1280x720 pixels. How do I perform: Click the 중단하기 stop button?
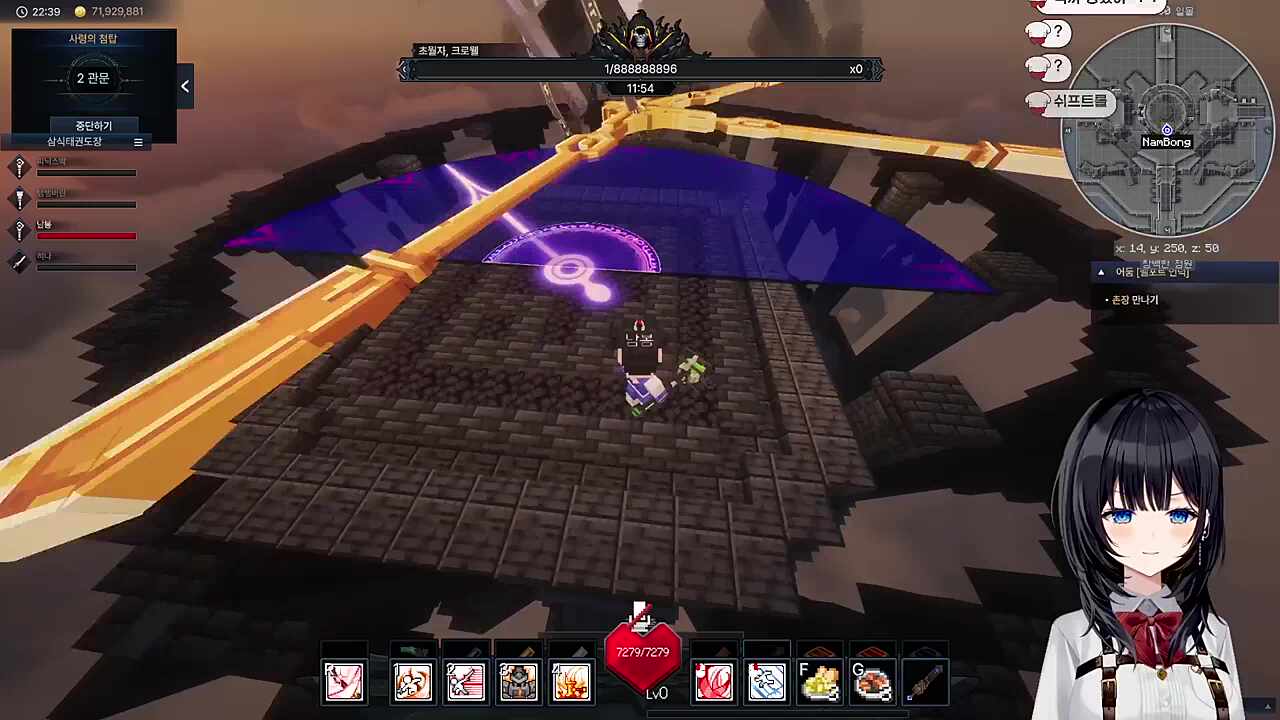(x=94, y=126)
